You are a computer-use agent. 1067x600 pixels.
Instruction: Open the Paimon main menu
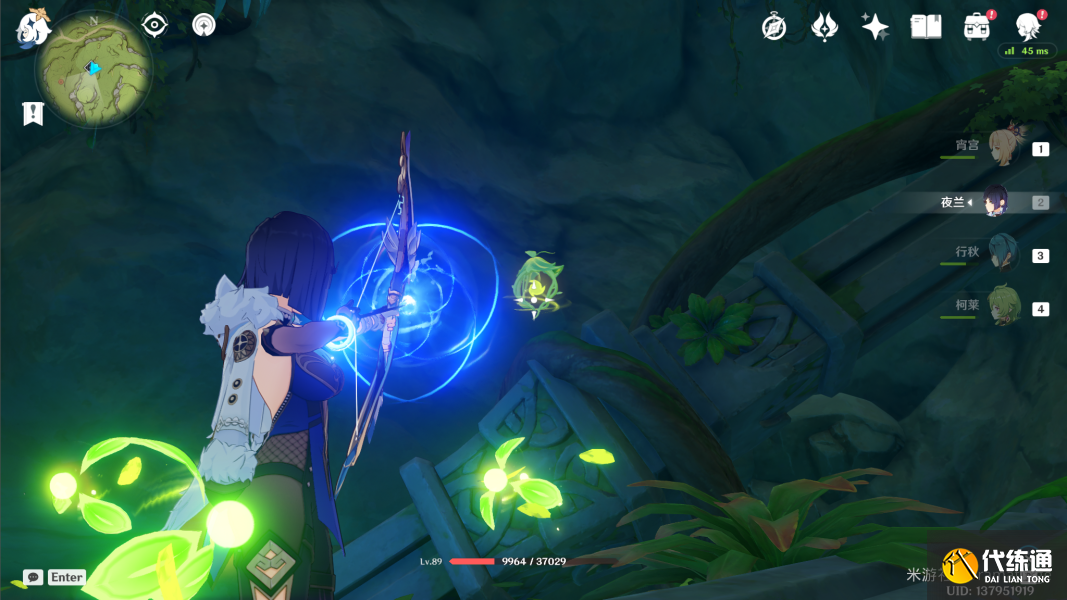(32, 27)
